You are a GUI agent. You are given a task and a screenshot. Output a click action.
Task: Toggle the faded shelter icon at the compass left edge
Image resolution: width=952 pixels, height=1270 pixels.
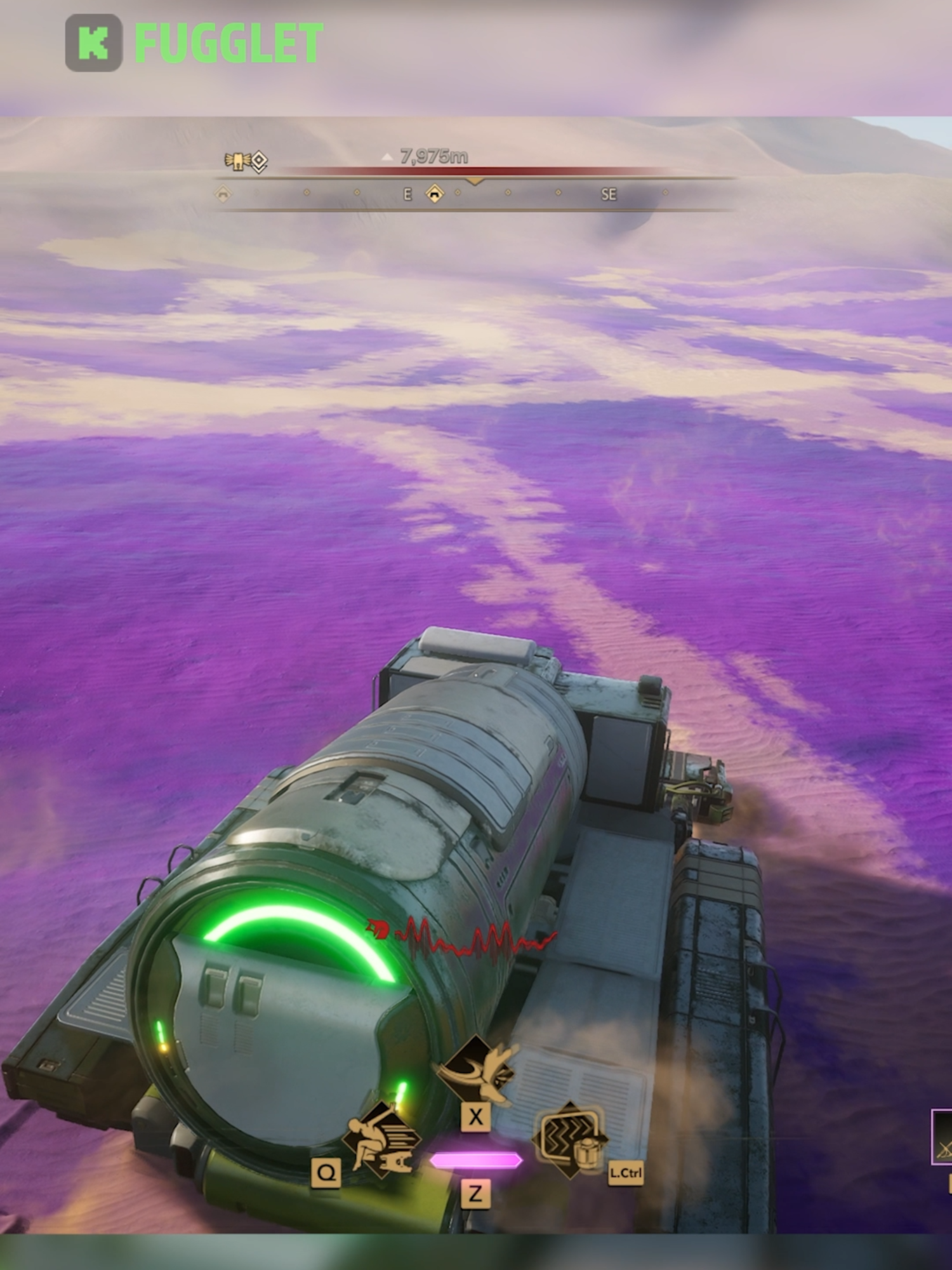coord(222,193)
